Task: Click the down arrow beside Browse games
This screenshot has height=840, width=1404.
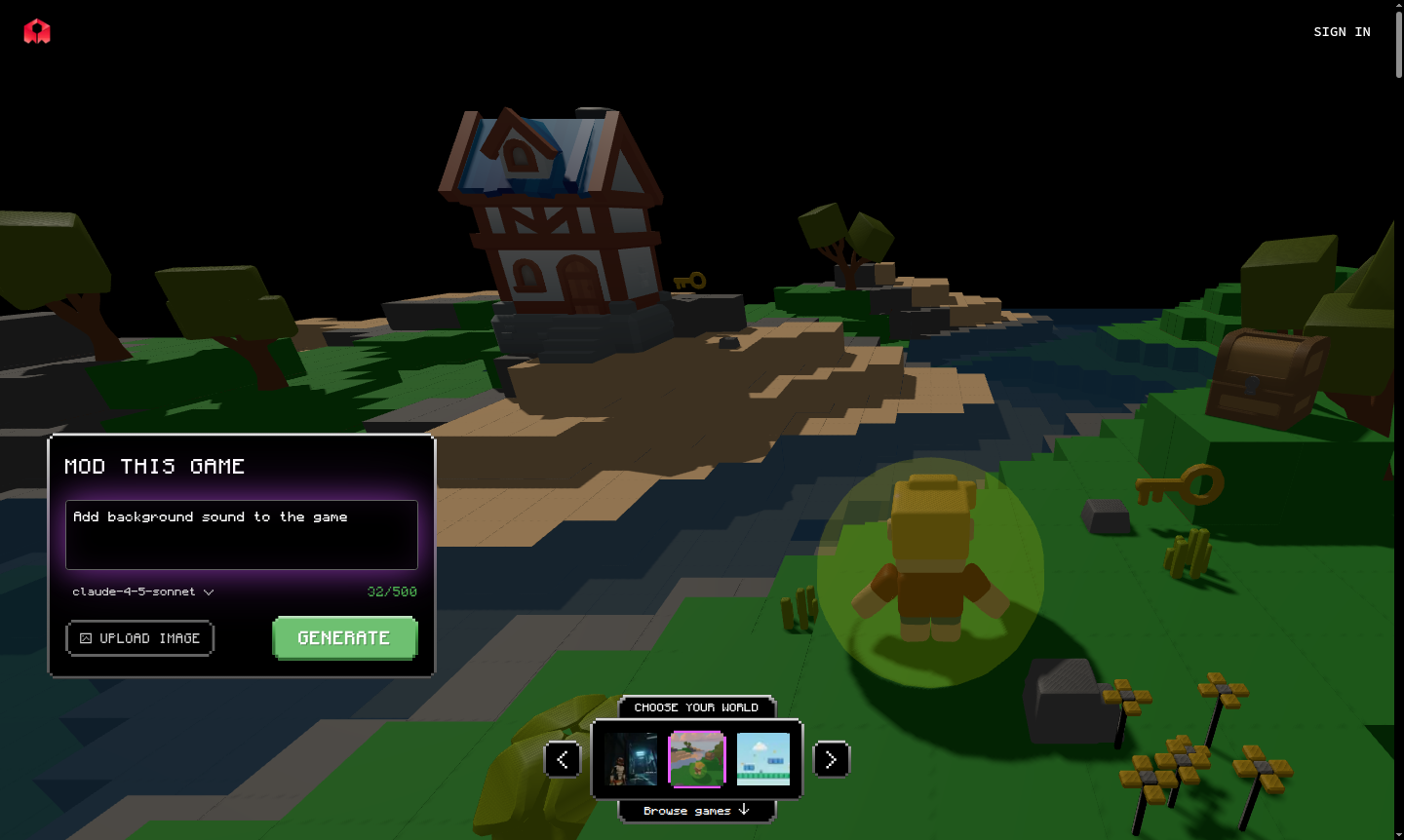Action: pyautogui.click(x=745, y=810)
